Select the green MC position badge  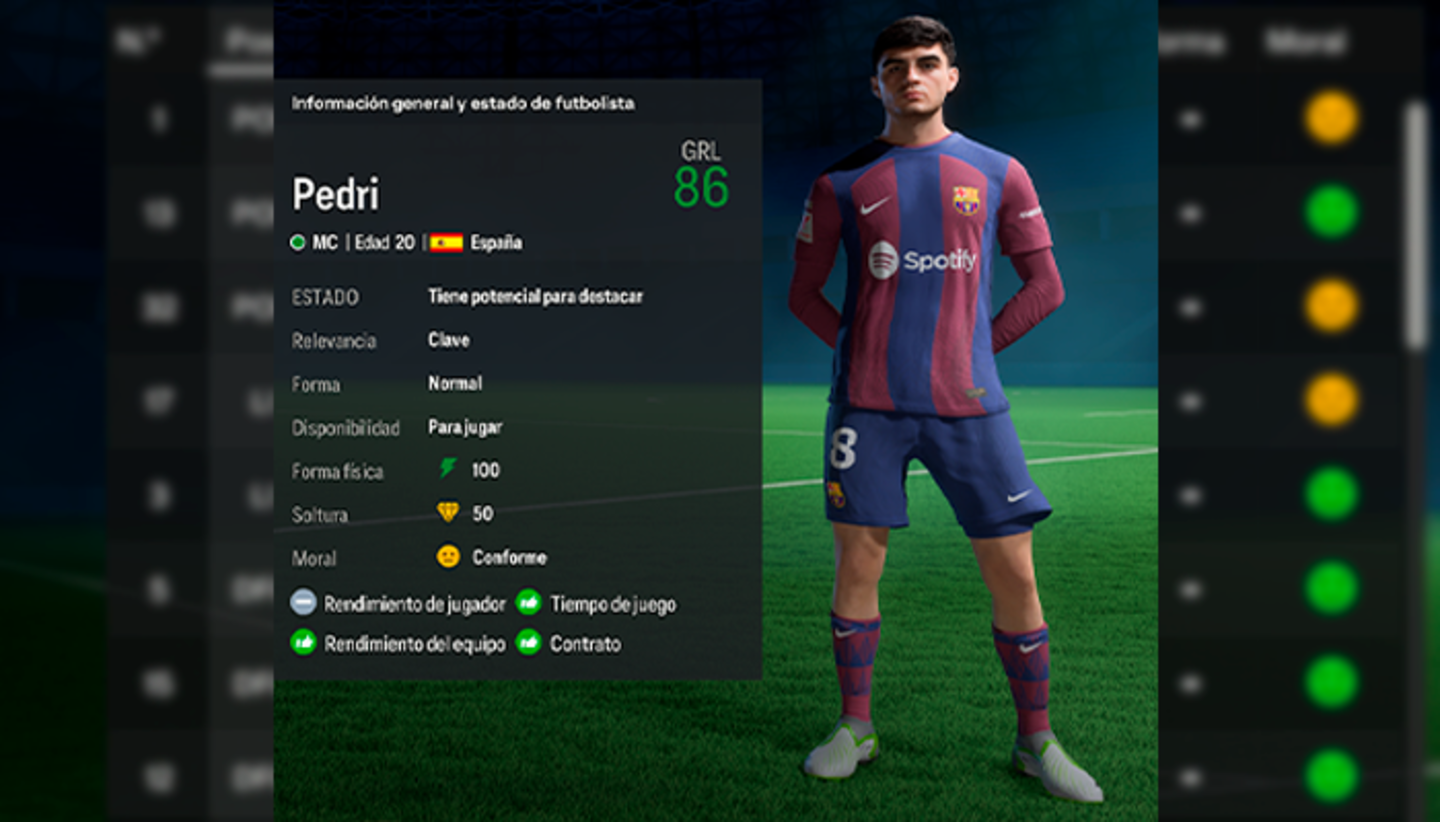(x=298, y=242)
